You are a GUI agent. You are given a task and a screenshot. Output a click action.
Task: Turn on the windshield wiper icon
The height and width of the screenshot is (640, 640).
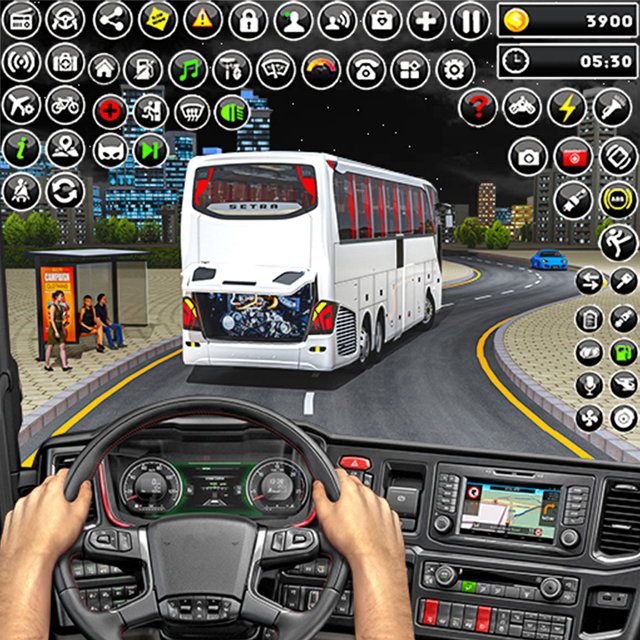(x=274, y=69)
